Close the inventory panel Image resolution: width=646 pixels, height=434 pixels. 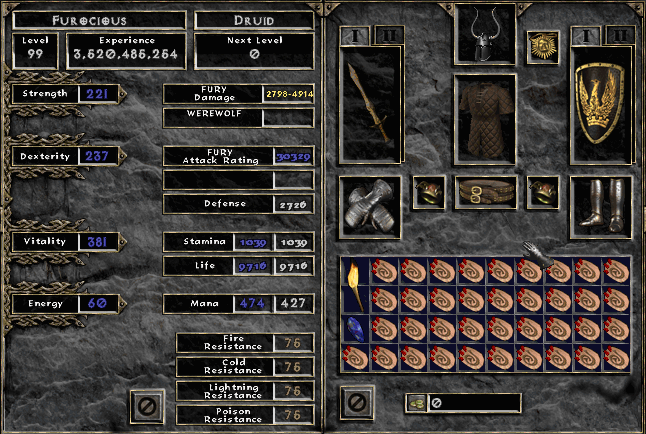point(354,402)
